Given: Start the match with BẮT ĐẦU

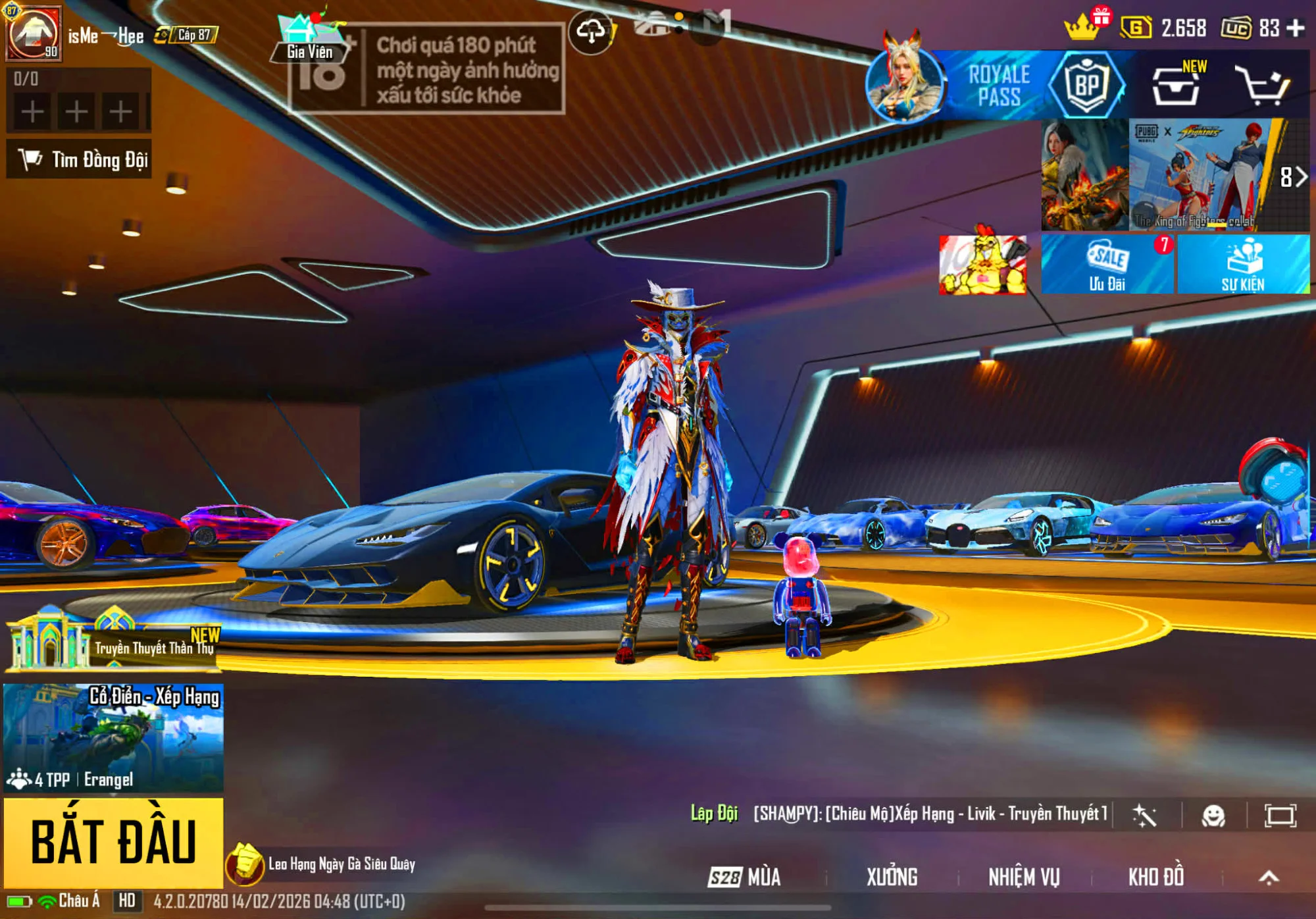Looking at the screenshot, I should tap(113, 842).
